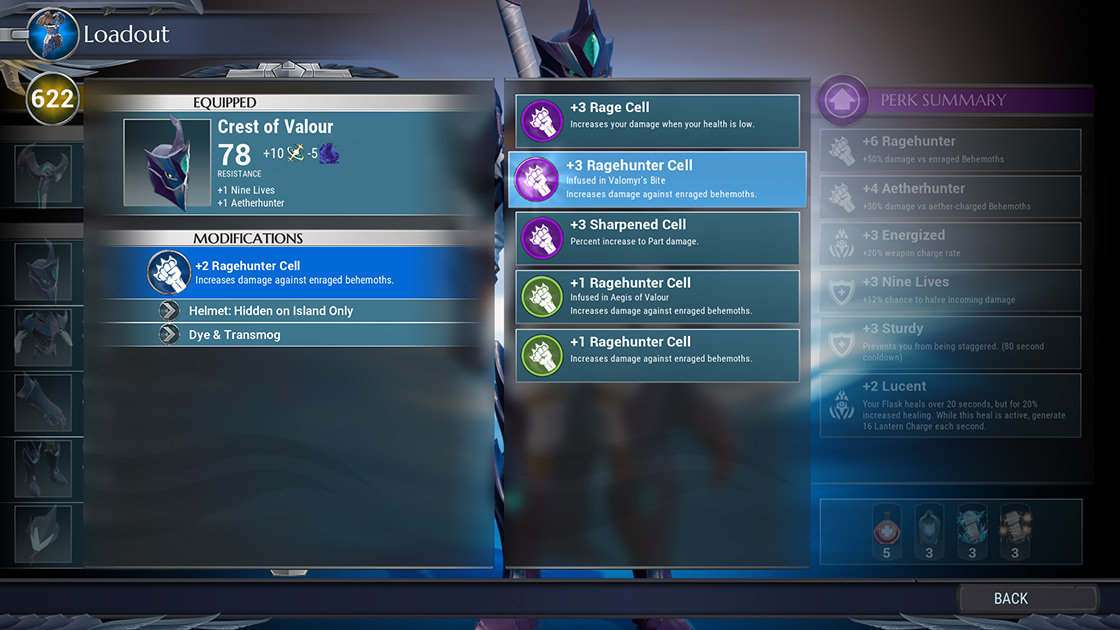The width and height of the screenshot is (1120, 630).
Task: Open the Dye & Transmog option
Action: [x=290, y=335]
